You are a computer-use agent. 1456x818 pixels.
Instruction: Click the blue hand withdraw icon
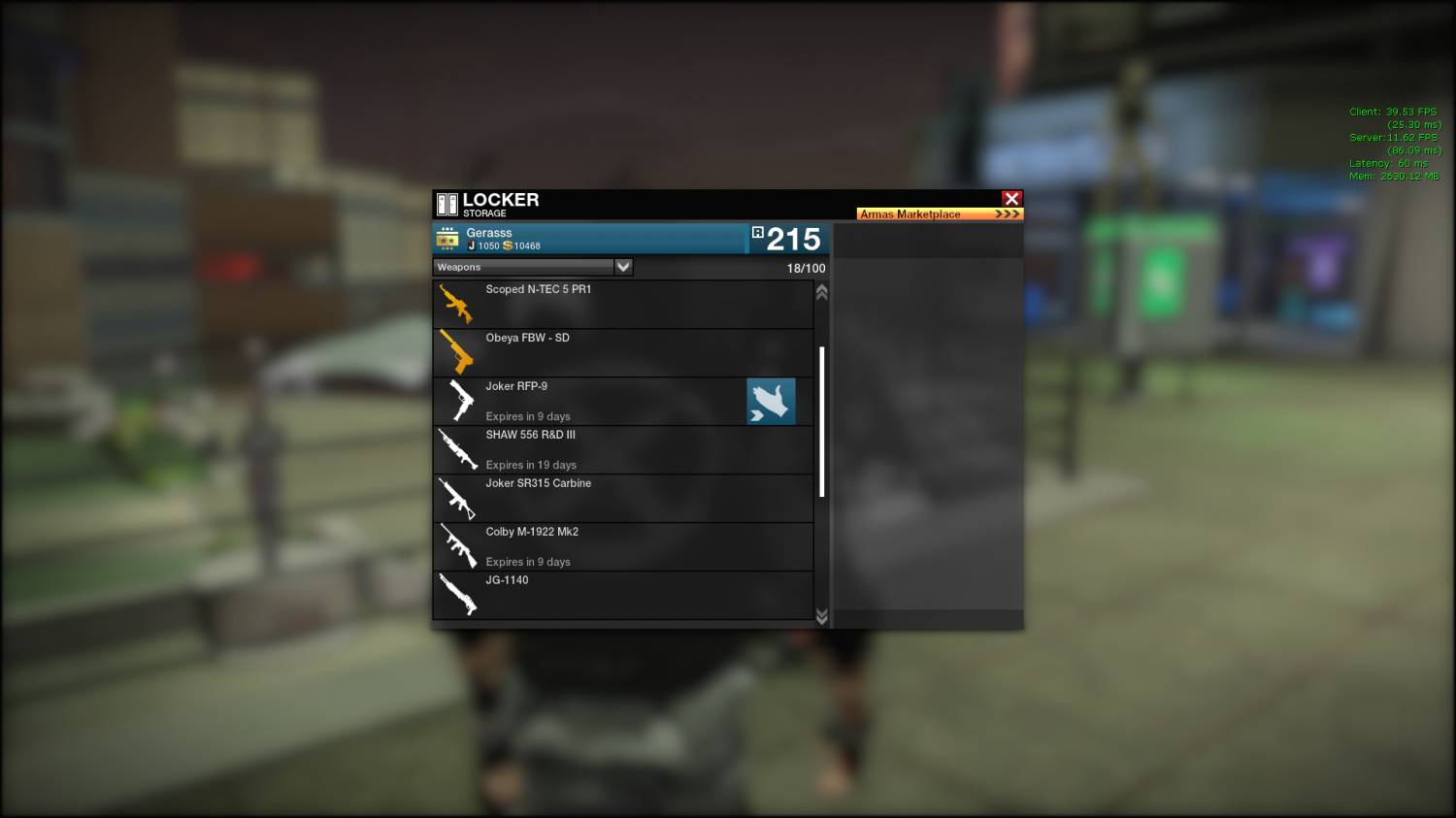coord(771,402)
